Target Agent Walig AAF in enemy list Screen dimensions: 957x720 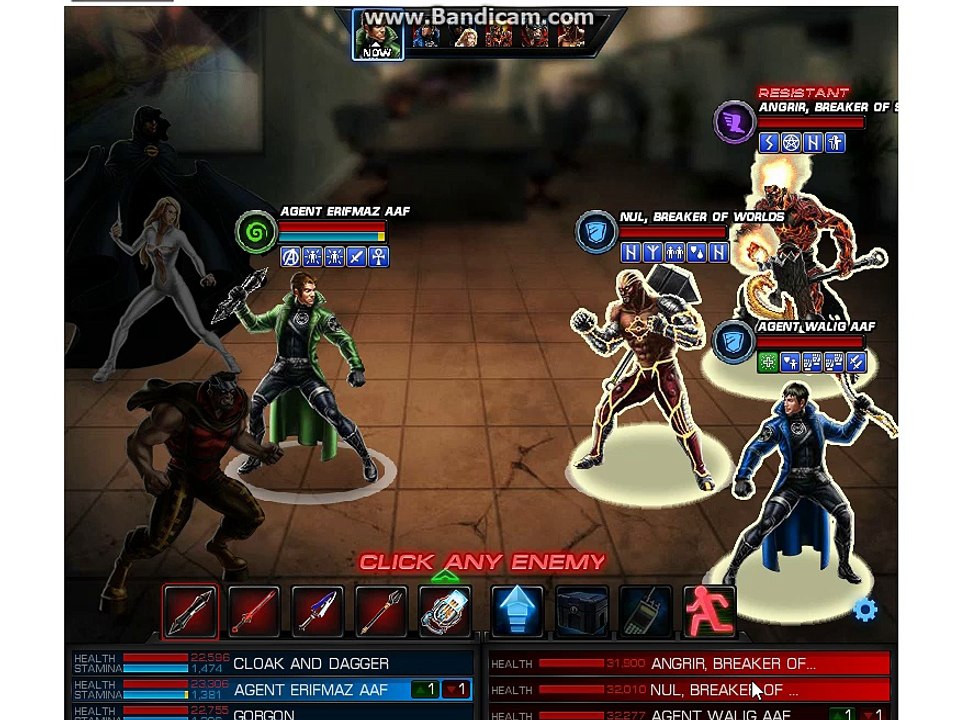[x=688, y=714]
